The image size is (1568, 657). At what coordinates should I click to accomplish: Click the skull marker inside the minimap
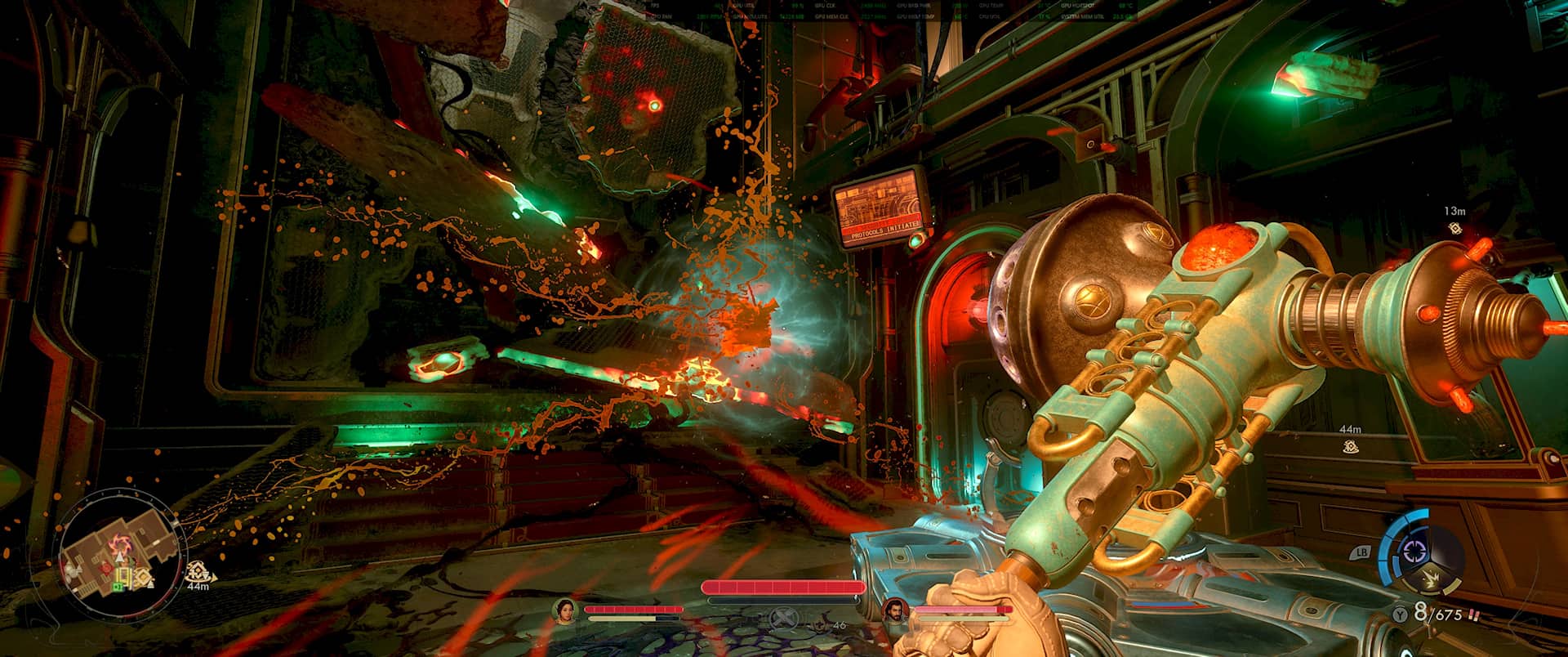[x=105, y=566]
